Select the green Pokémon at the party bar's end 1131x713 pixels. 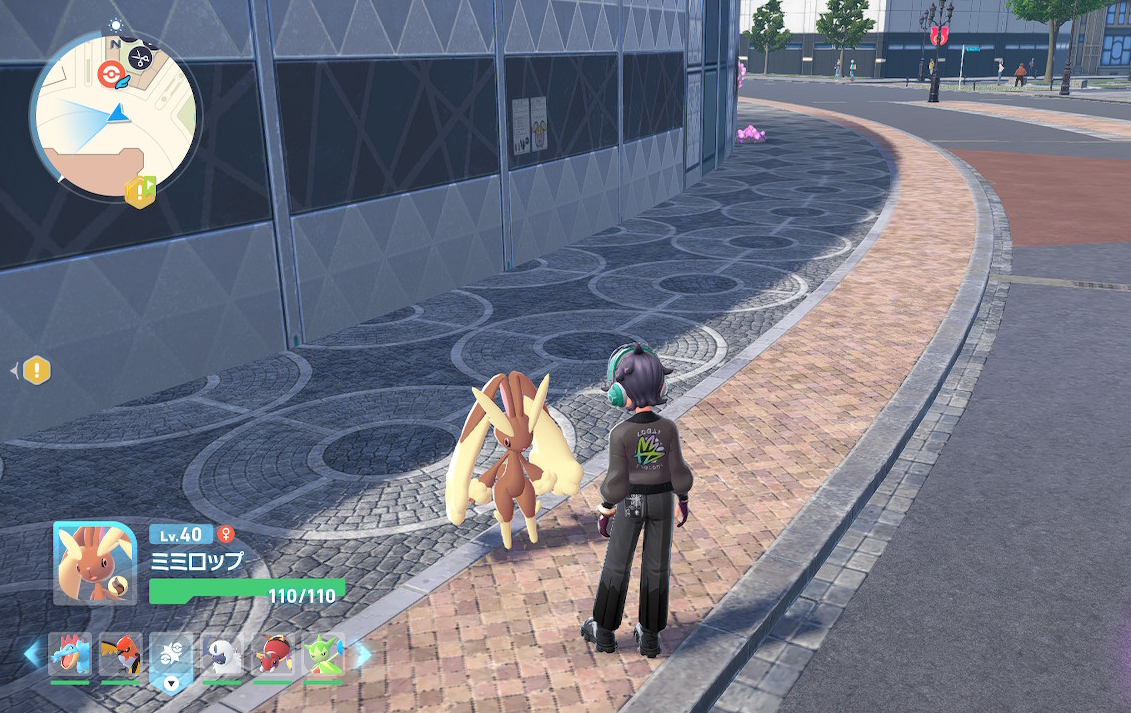tap(323, 655)
